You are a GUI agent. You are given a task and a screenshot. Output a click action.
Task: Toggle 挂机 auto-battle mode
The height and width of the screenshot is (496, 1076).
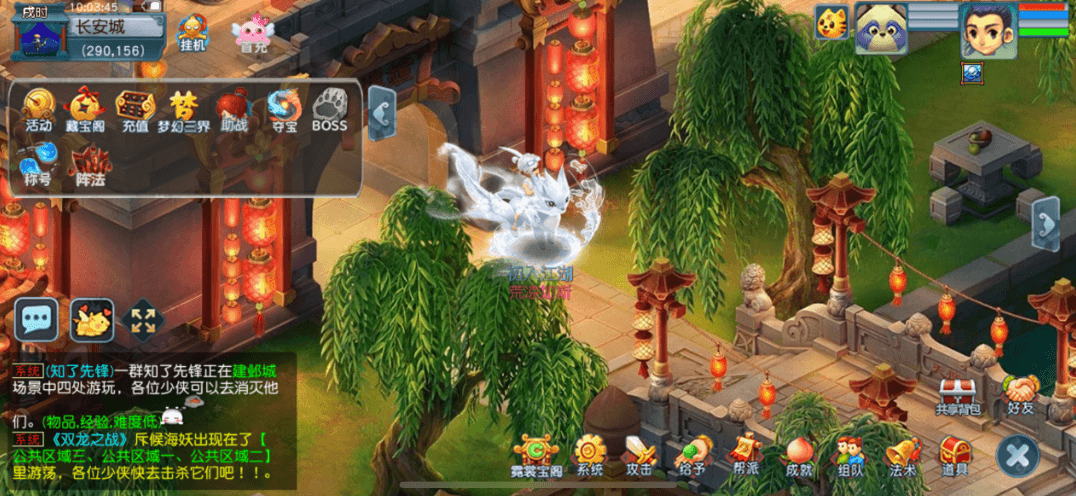tap(193, 31)
